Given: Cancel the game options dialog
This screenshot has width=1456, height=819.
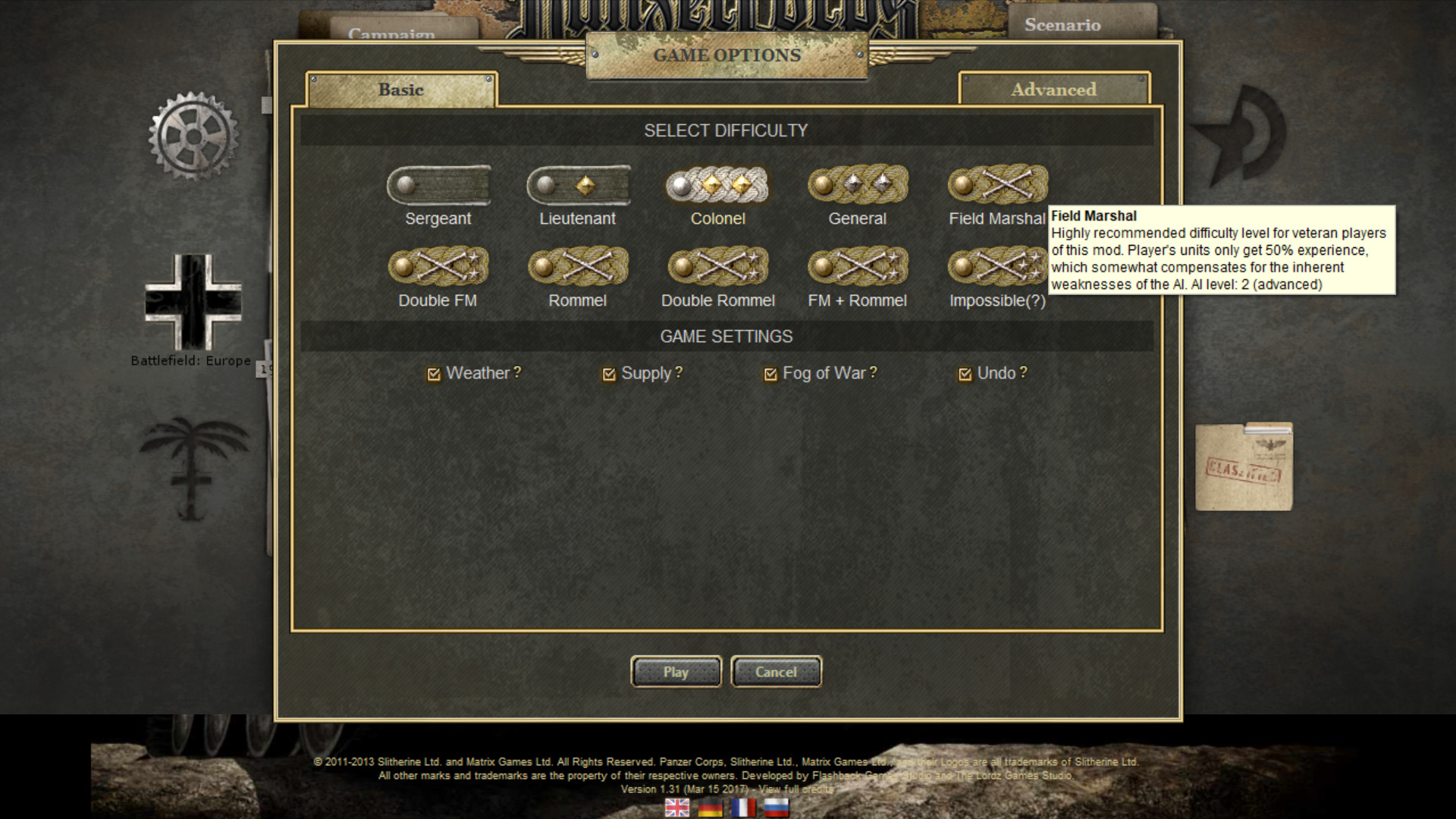Looking at the screenshot, I should (776, 672).
